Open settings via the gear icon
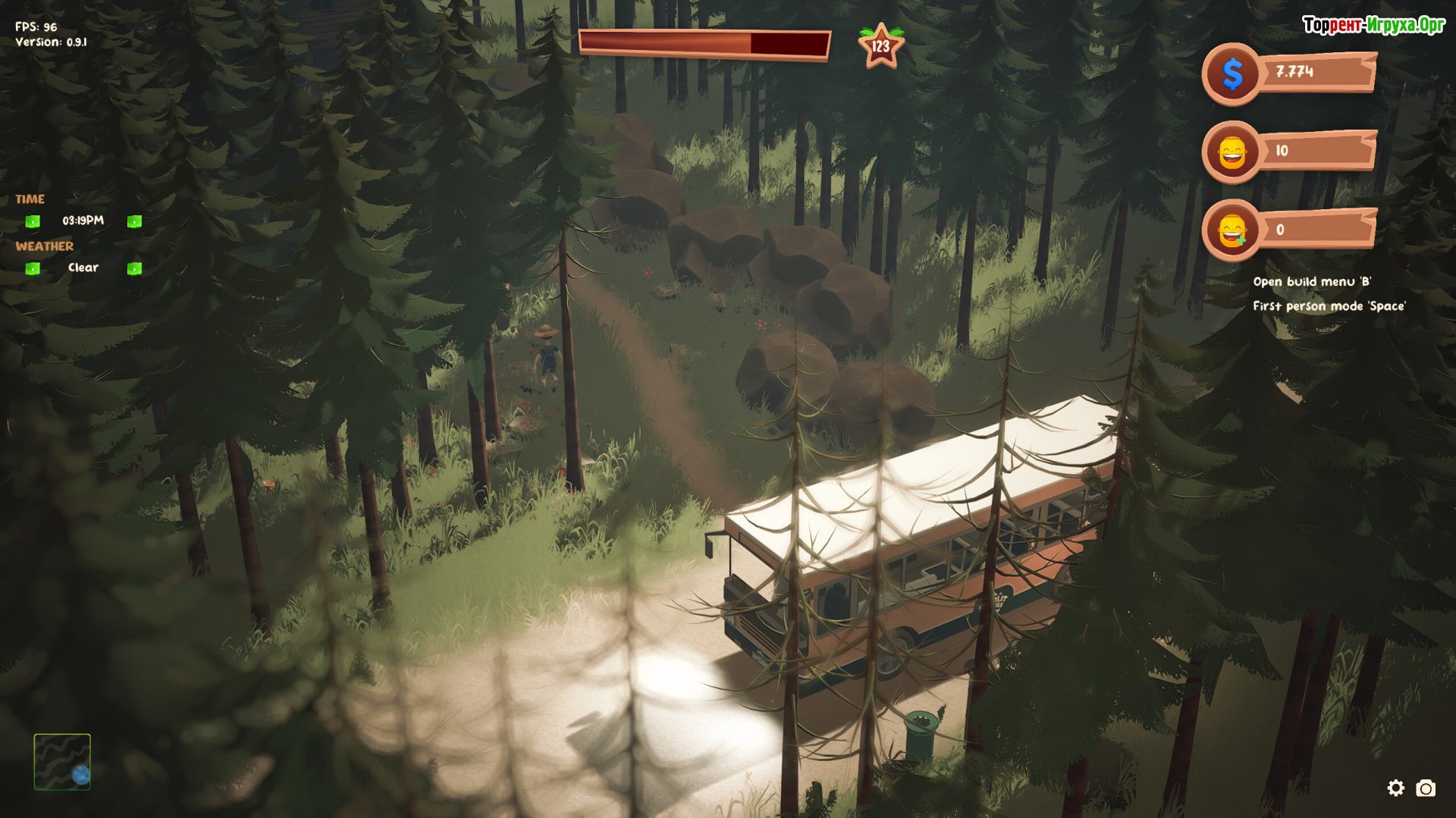The width and height of the screenshot is (1456, 818). pyautogui.click(x=1395, y=788)
